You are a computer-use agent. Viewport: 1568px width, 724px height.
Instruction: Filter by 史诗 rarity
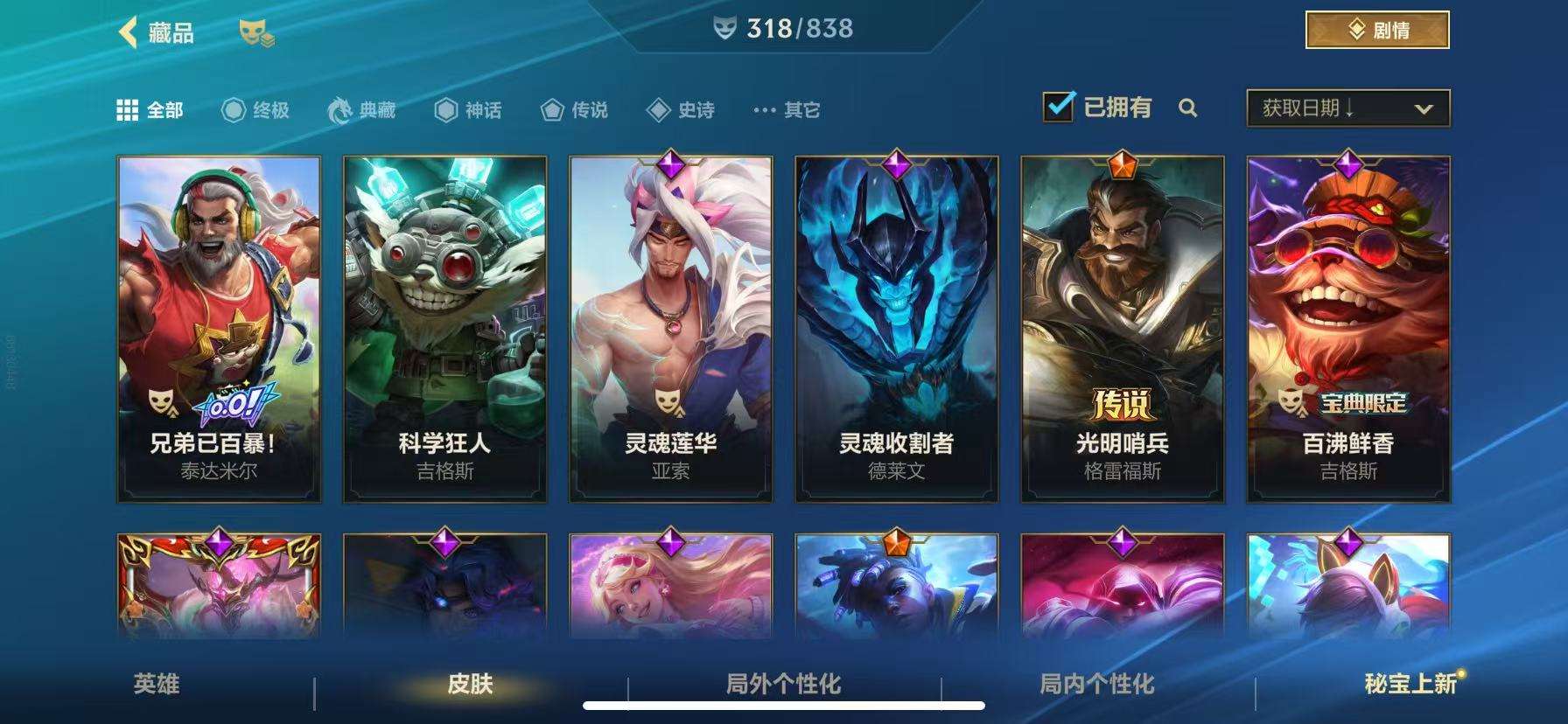(x=658, y=110)
